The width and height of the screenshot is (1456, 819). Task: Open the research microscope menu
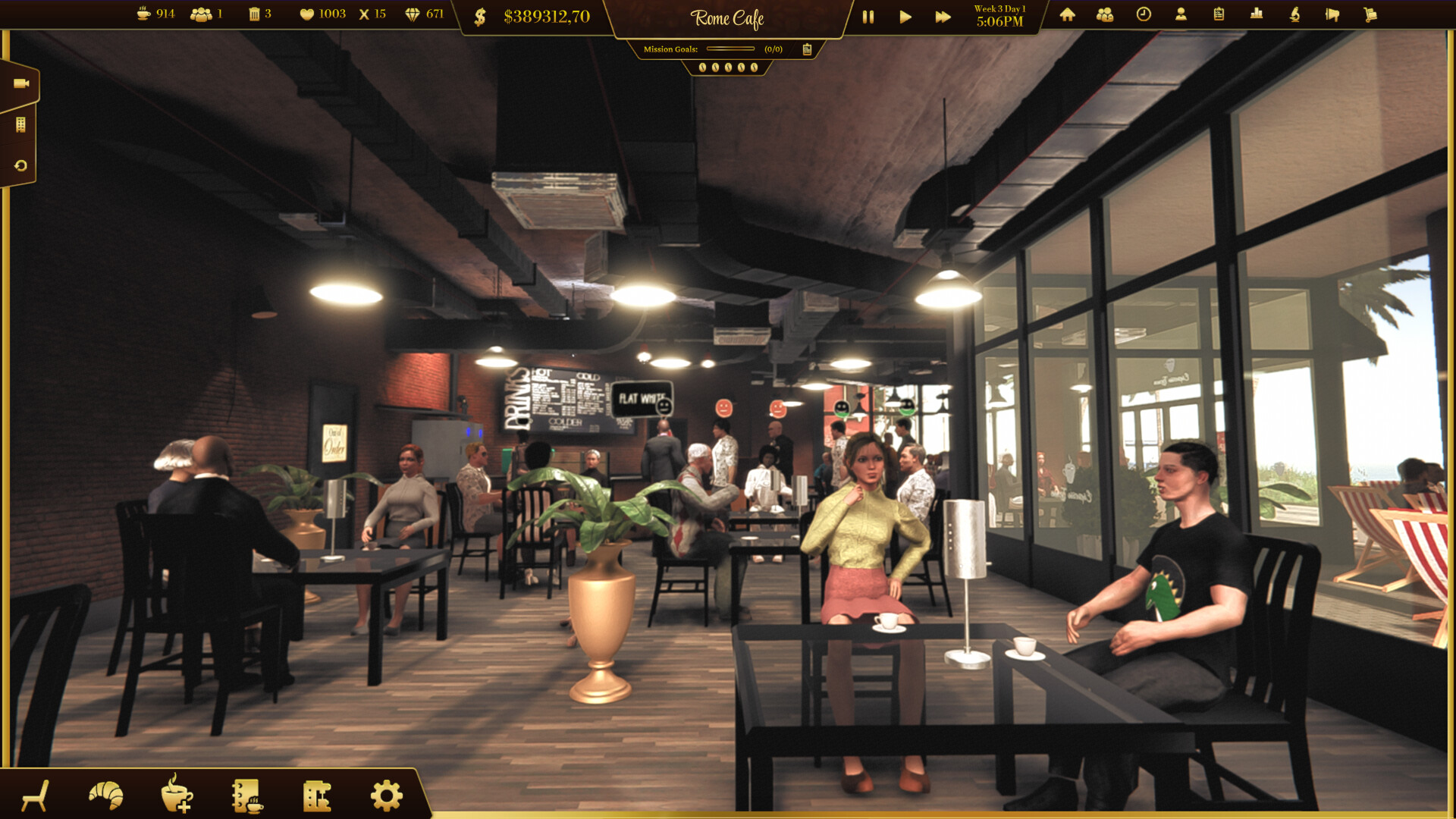coord(1294,15)
